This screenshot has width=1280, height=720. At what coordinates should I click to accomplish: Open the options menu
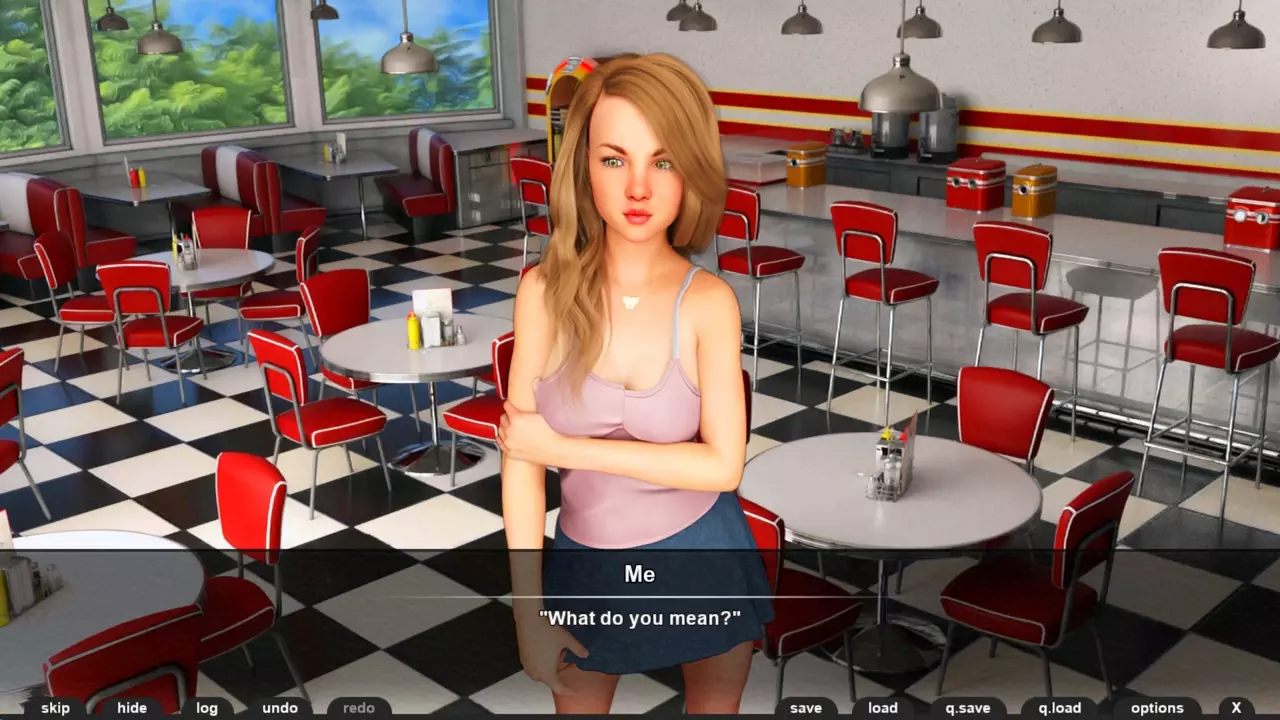click(1157, 708)
